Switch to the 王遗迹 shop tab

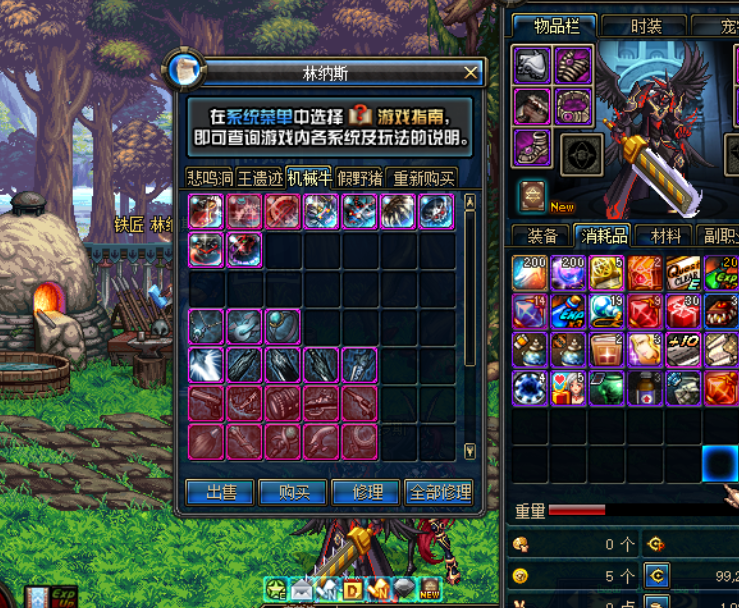[x=259, y=178]
